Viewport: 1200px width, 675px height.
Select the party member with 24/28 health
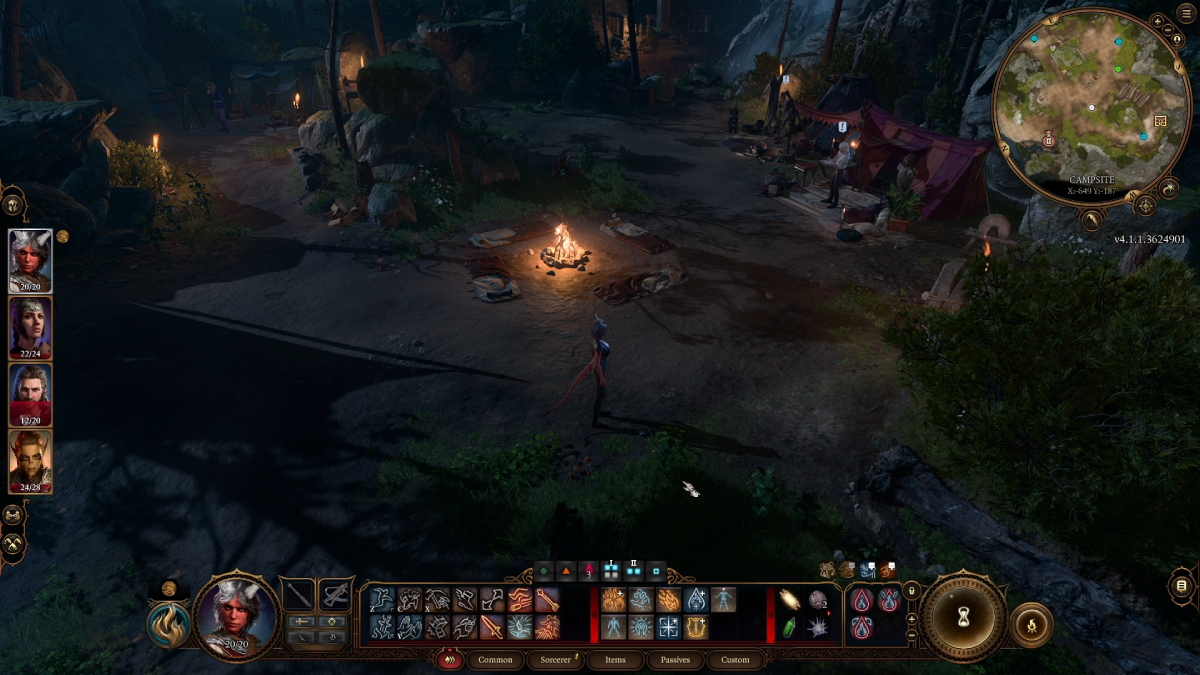30,461
